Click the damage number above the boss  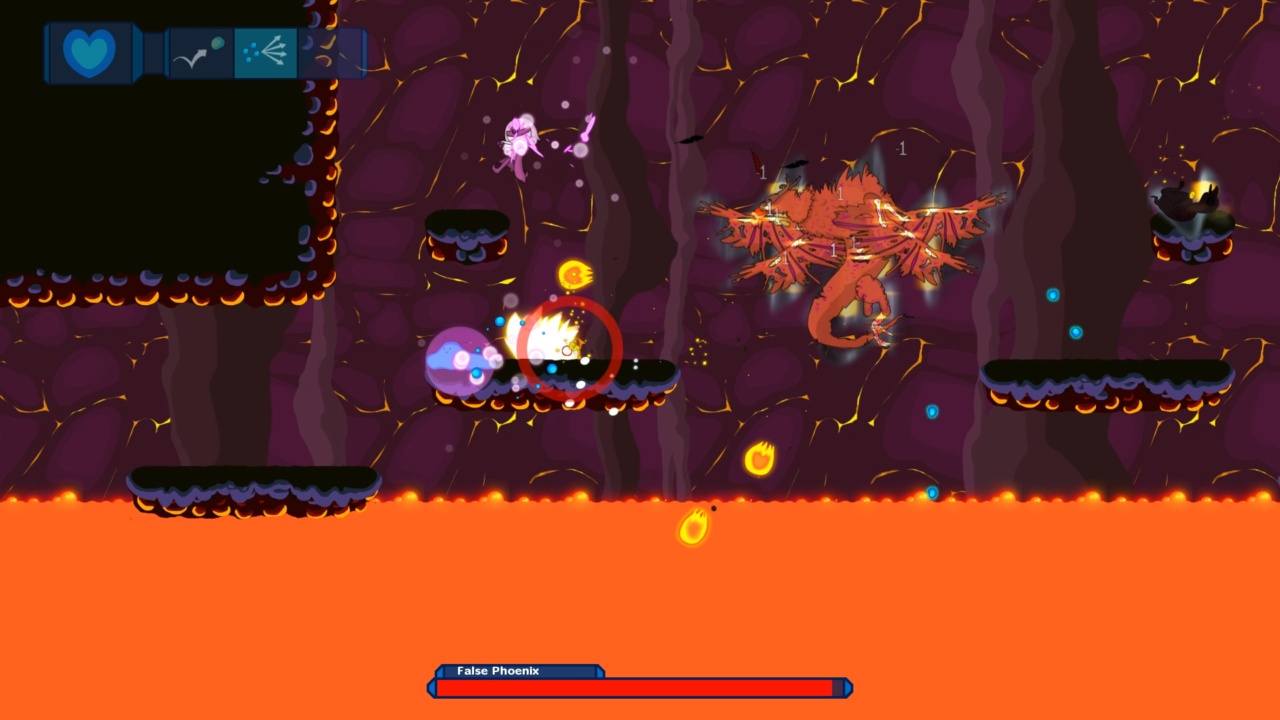pos(901,149)
